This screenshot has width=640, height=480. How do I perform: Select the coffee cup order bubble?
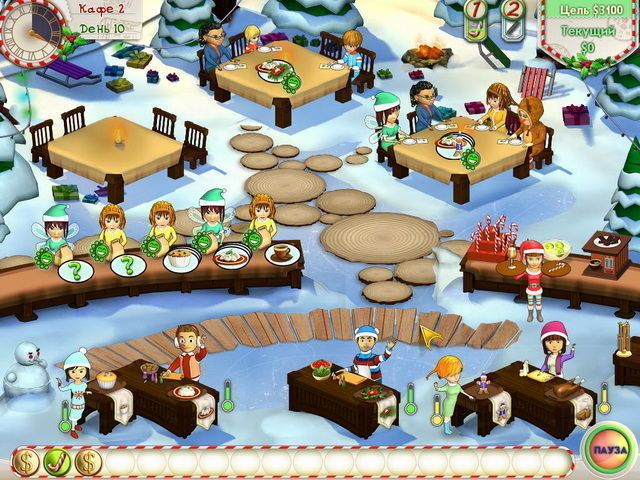[x=282, y=255]
